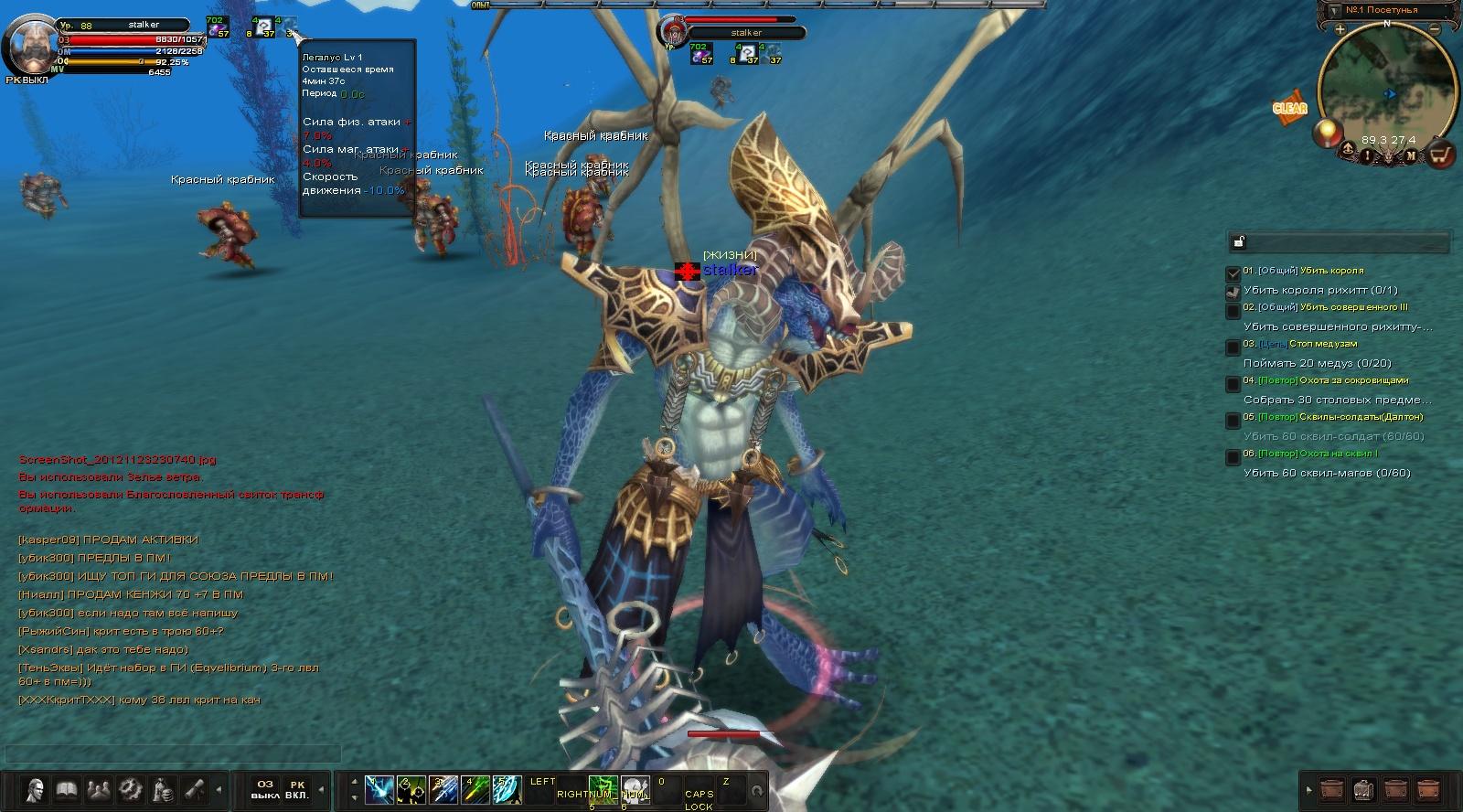This screenshot has height=812, width=1463.
Task: Open the shopping cart store button
Action: (x=1440, y=155)
